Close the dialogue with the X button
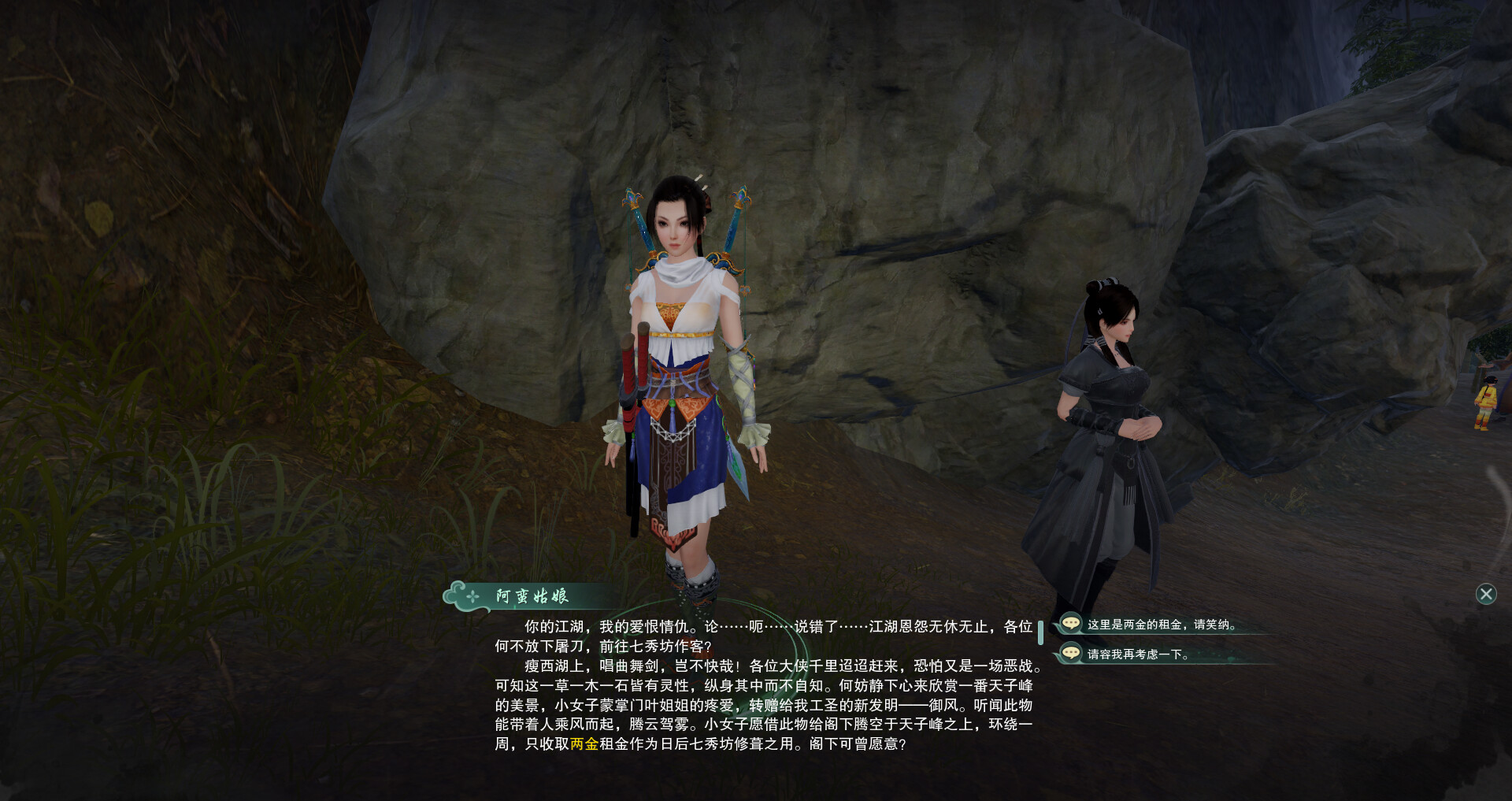The height and width of the screenshot is (801, 1512). click(x=1485, y=594)
